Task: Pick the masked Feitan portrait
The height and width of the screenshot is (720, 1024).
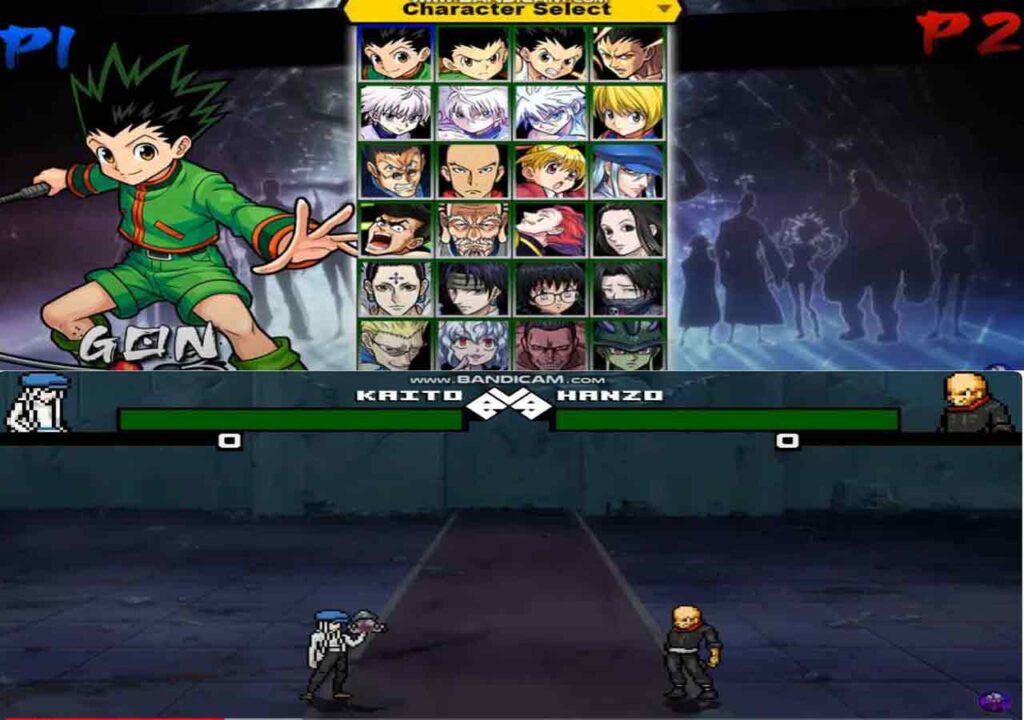Action: pyautogui.click(x=628, y=288)
